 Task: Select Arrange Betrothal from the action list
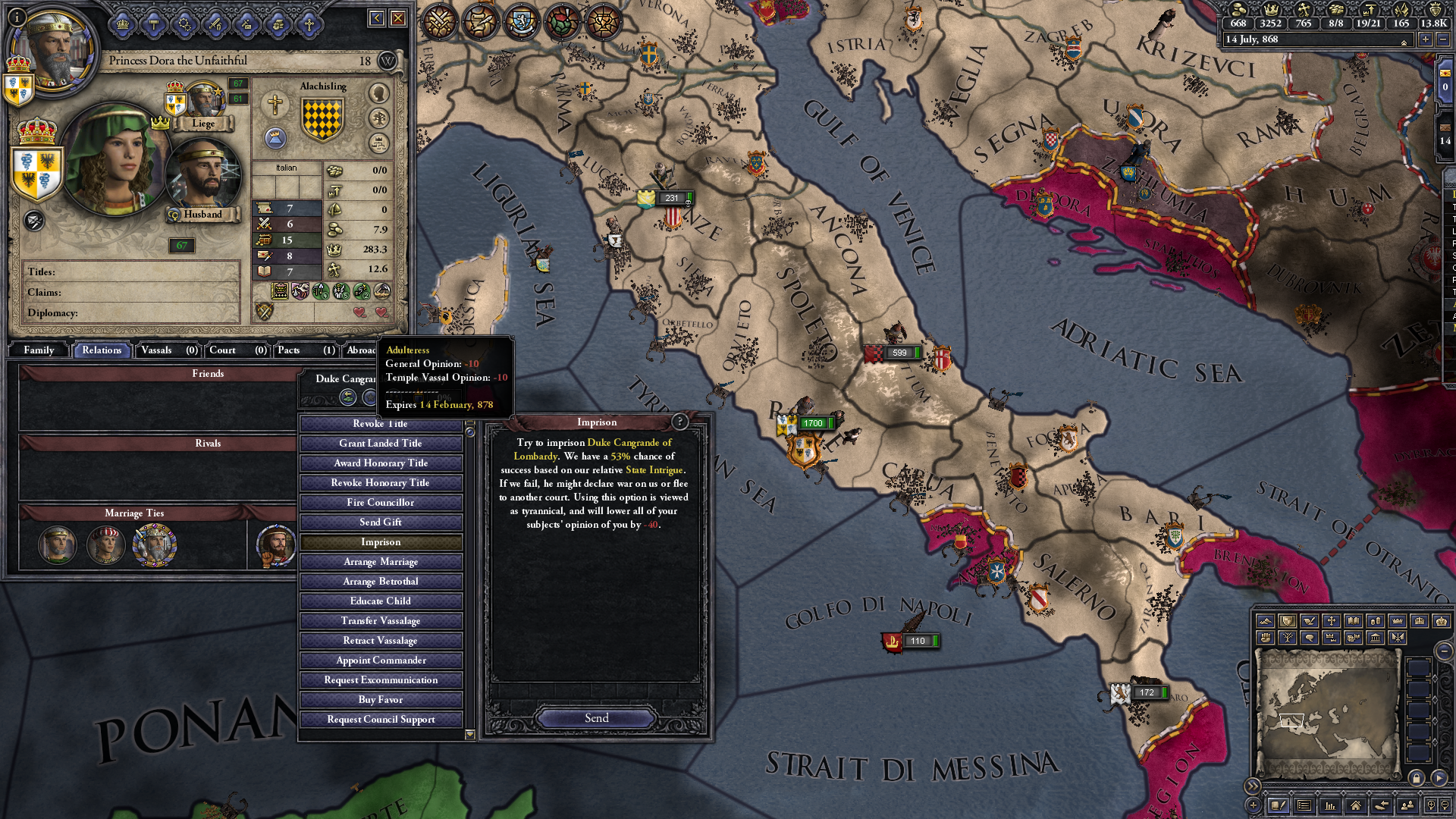[381, 581]
